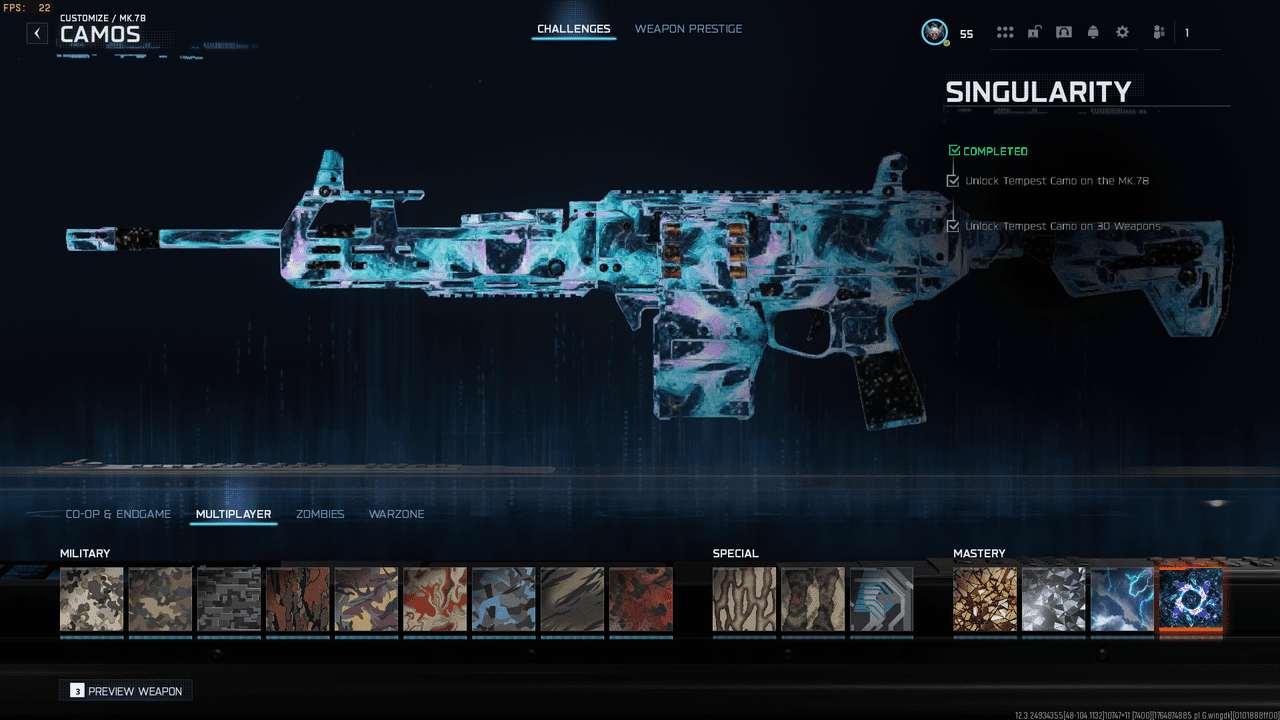This screenshot has width=1280, height=720.
Task: Click the player emblem avatar
Action: [x=934, y=31]
